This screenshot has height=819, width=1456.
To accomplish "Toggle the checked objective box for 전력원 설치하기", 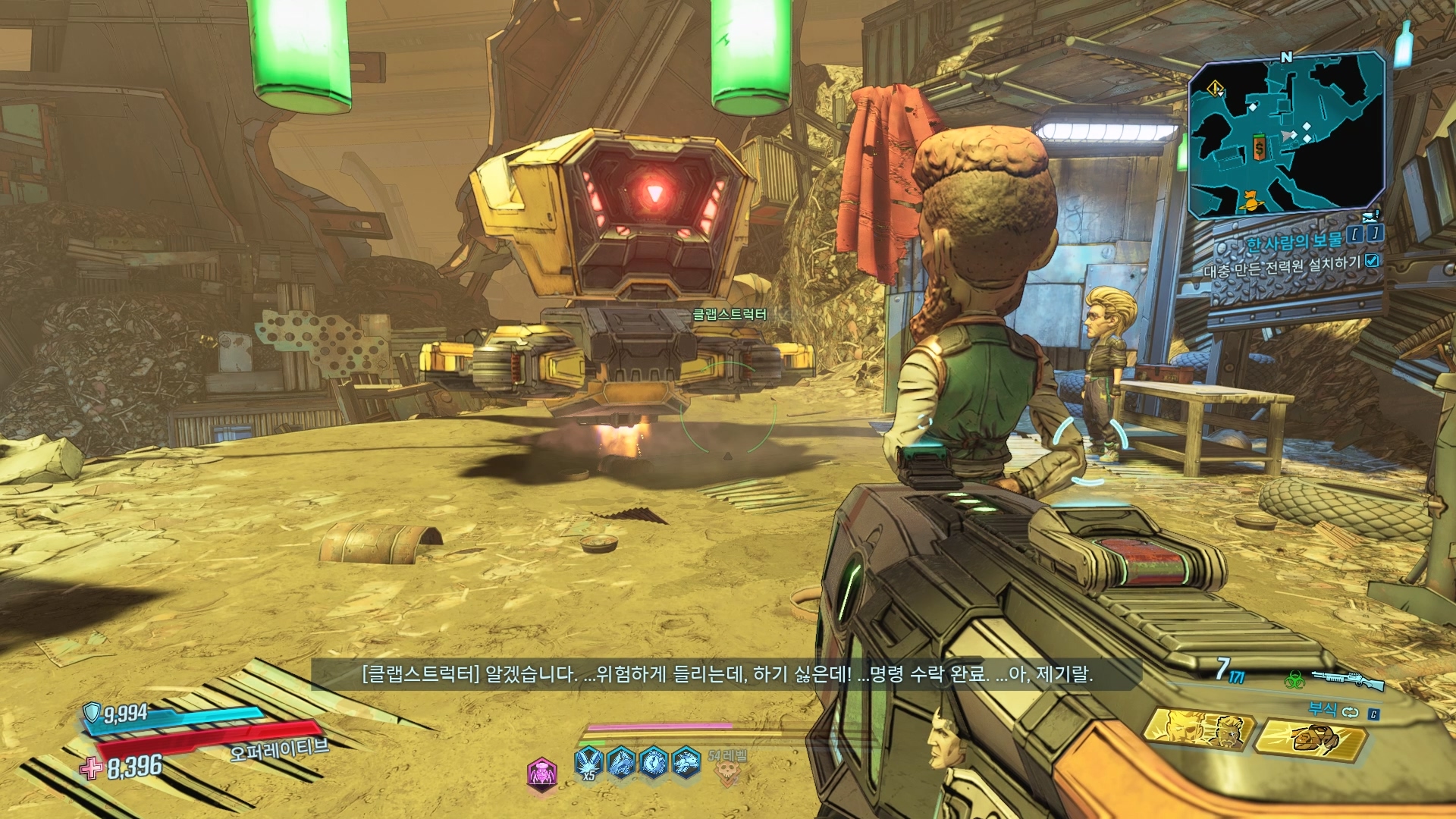I will [x=1372, y=261].
